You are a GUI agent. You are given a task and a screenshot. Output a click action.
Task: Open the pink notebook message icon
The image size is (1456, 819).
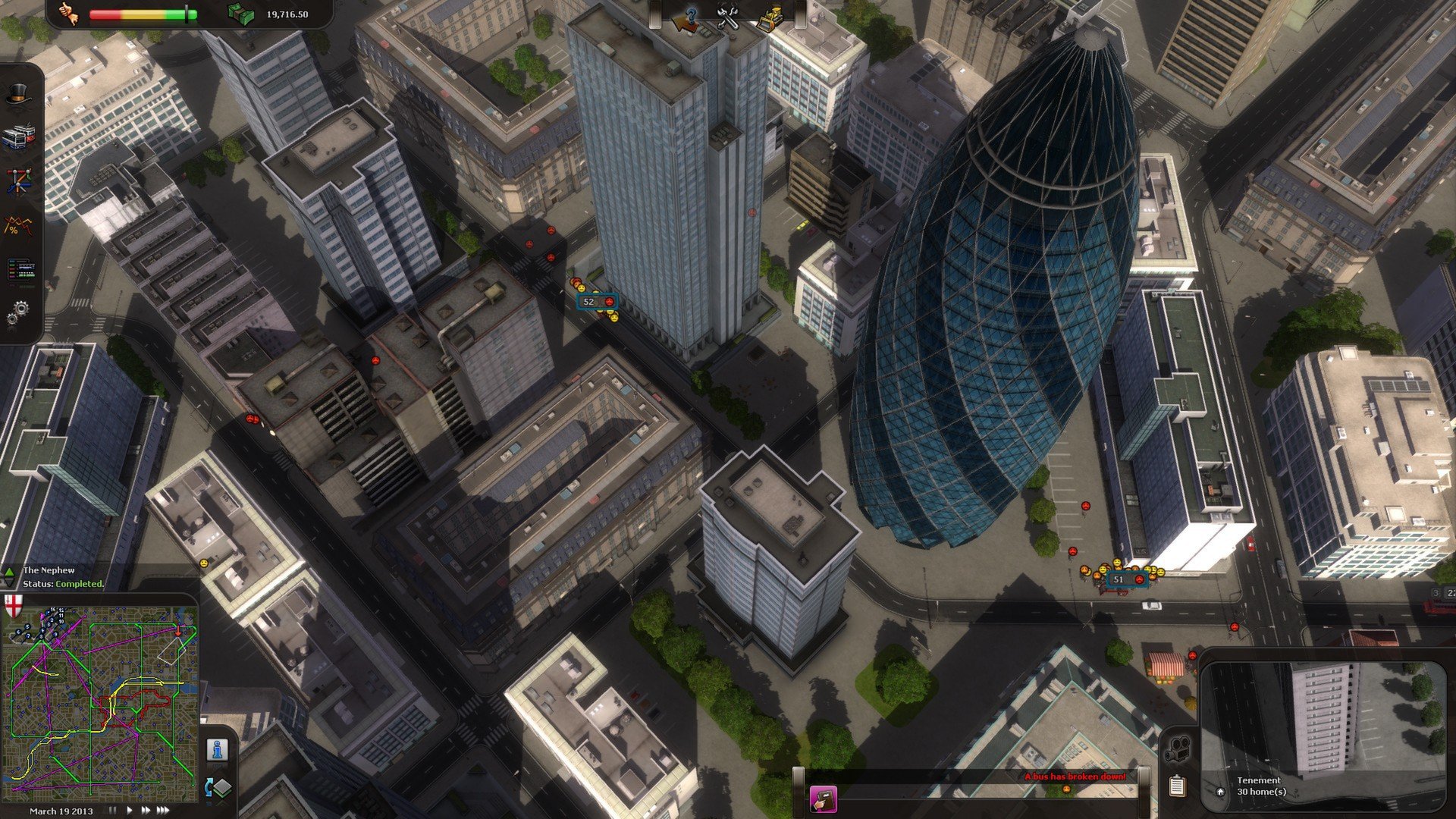[x=823, y=799]
